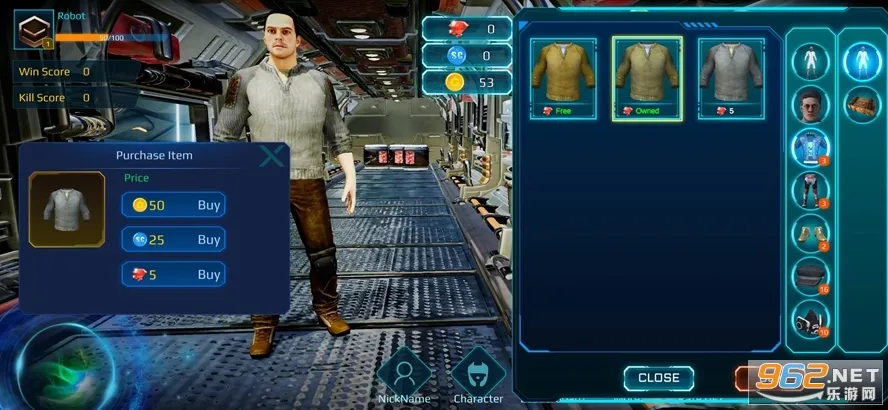Open the treasure chest tab
This screenshot has width=888, height=410.
tap(861, 104)
